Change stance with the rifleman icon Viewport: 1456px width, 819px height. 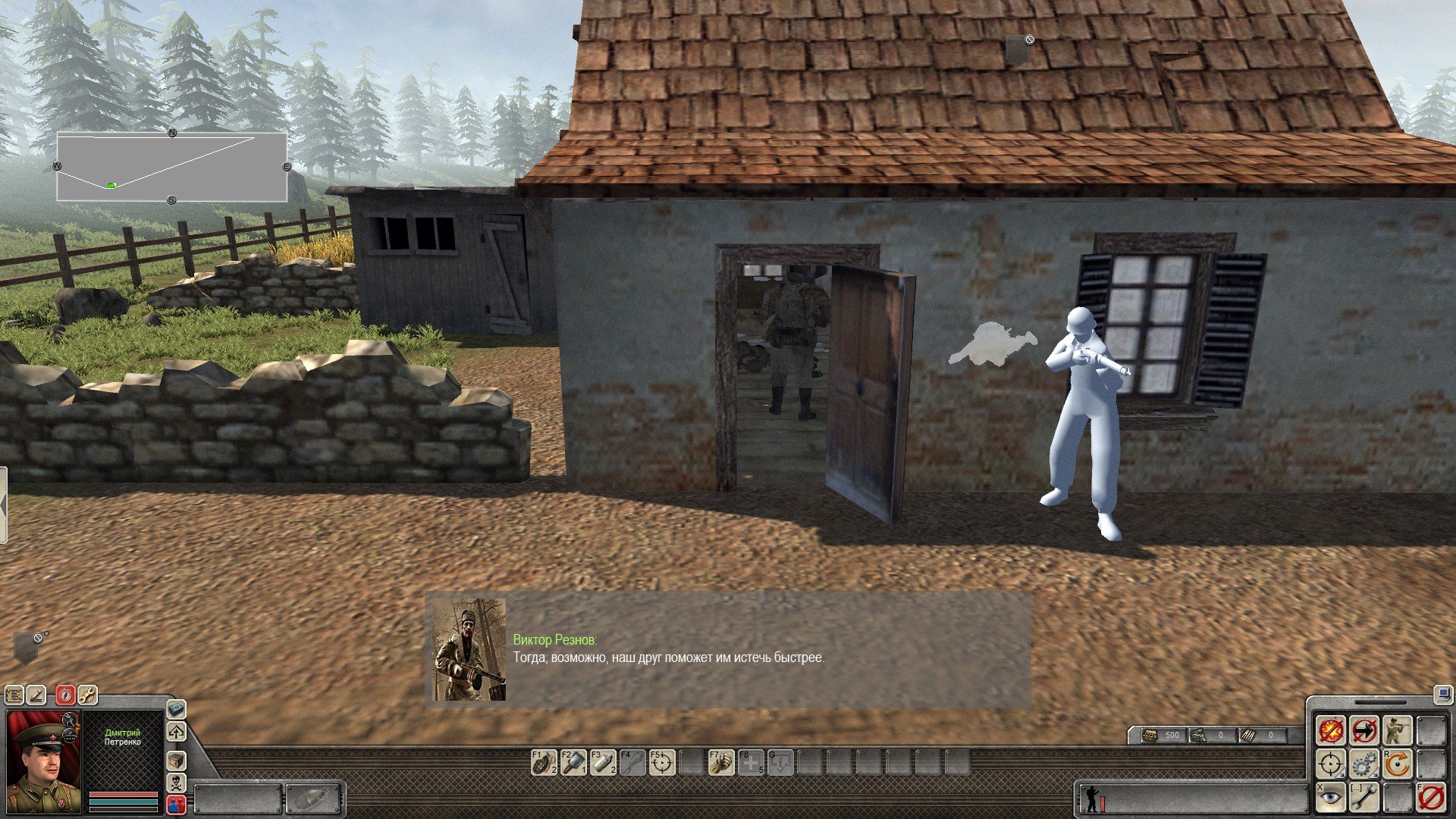point(1397,731)
